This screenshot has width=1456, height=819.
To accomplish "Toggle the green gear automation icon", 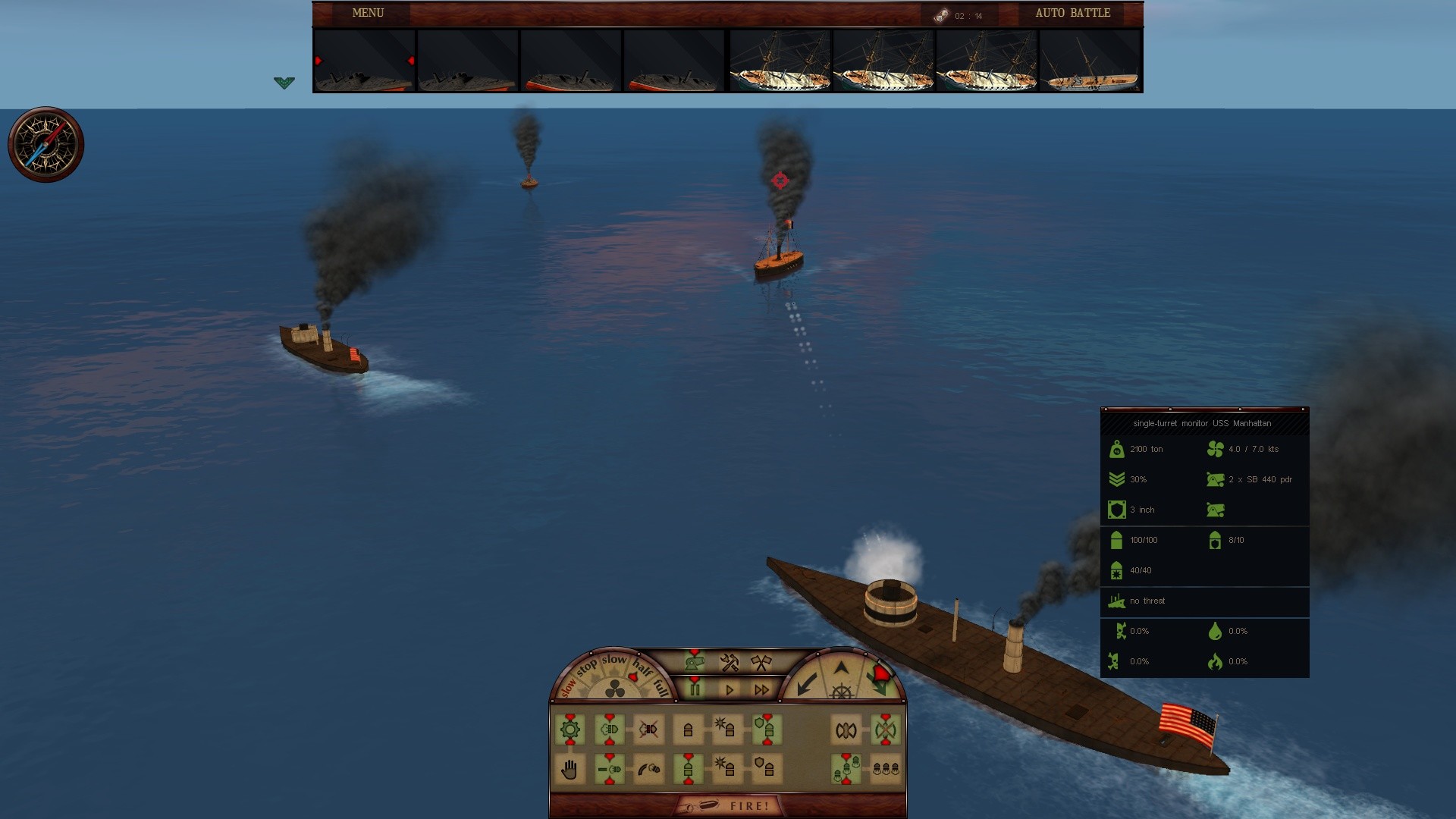I will (x=570, y=730).
